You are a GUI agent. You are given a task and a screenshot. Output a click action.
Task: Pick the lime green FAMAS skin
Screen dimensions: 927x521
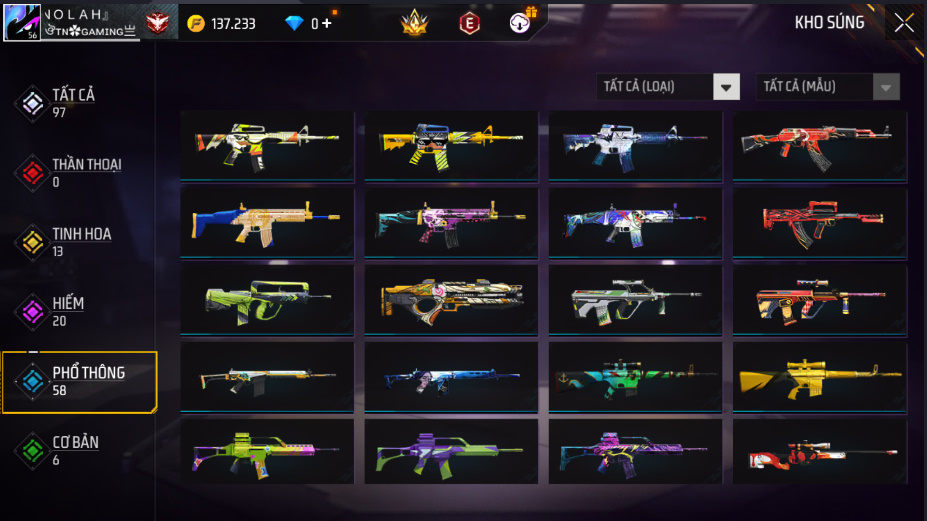267,300
